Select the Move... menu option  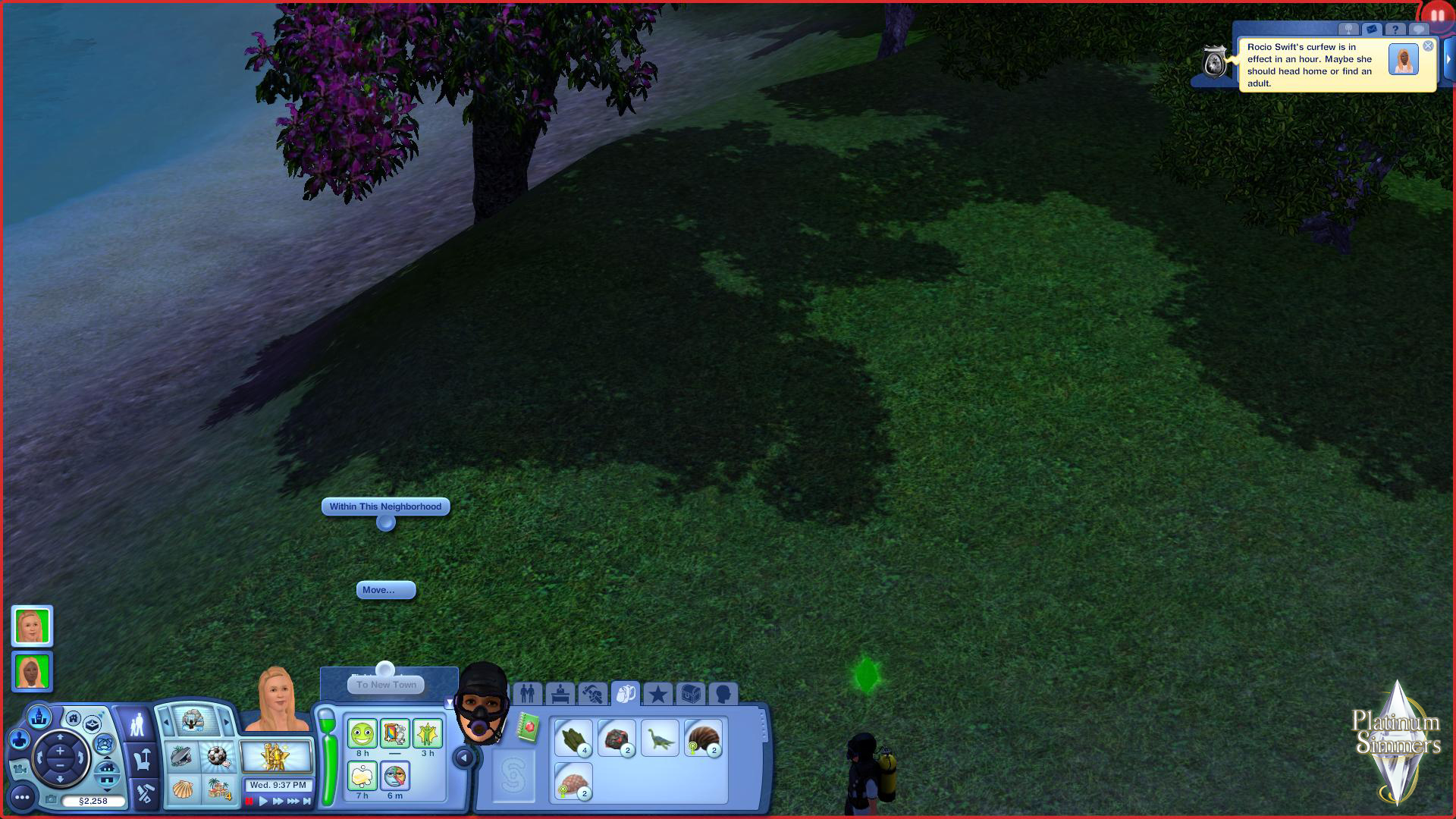(385, 590)
